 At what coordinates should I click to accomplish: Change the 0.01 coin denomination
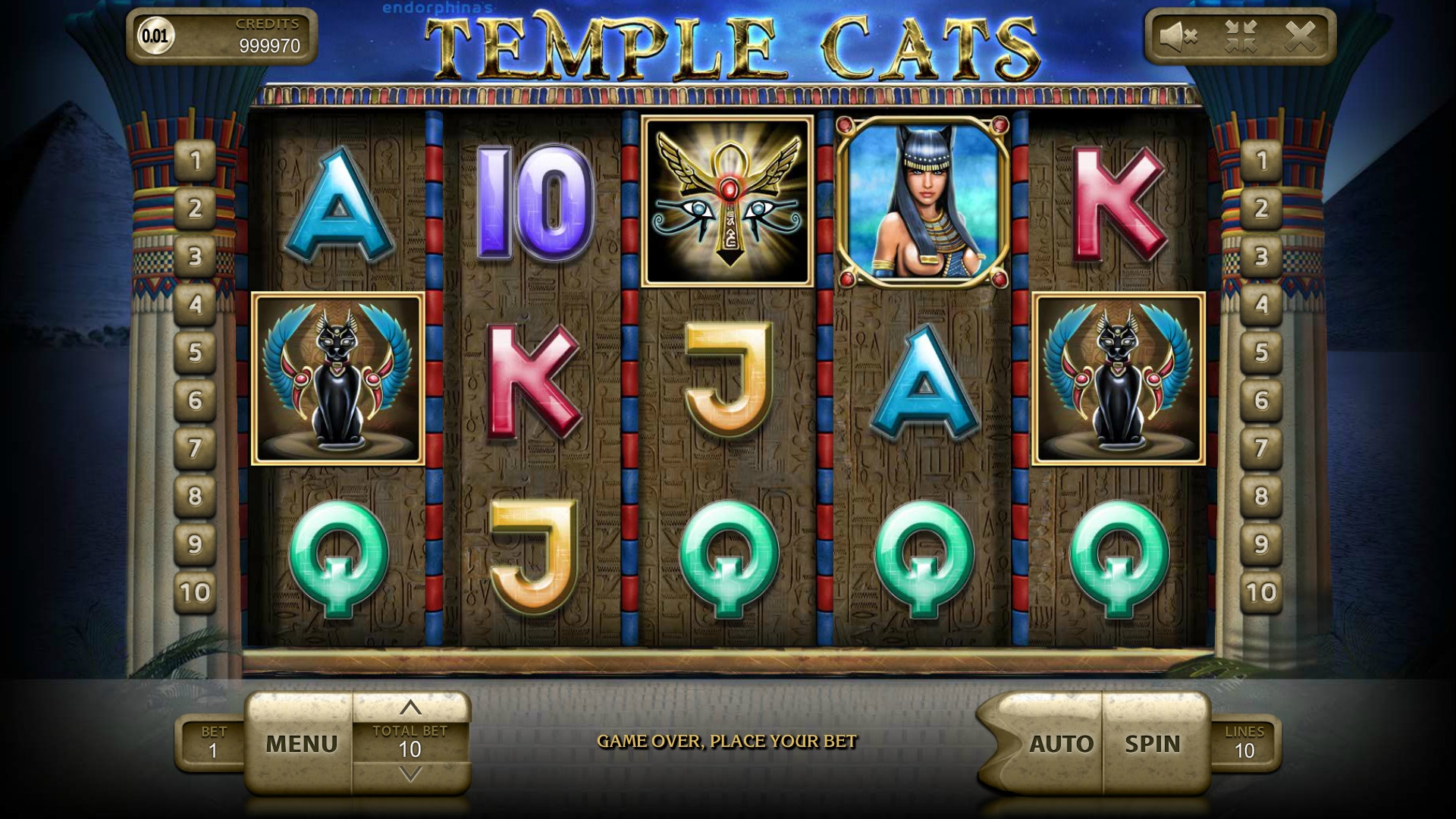(155, 36)
